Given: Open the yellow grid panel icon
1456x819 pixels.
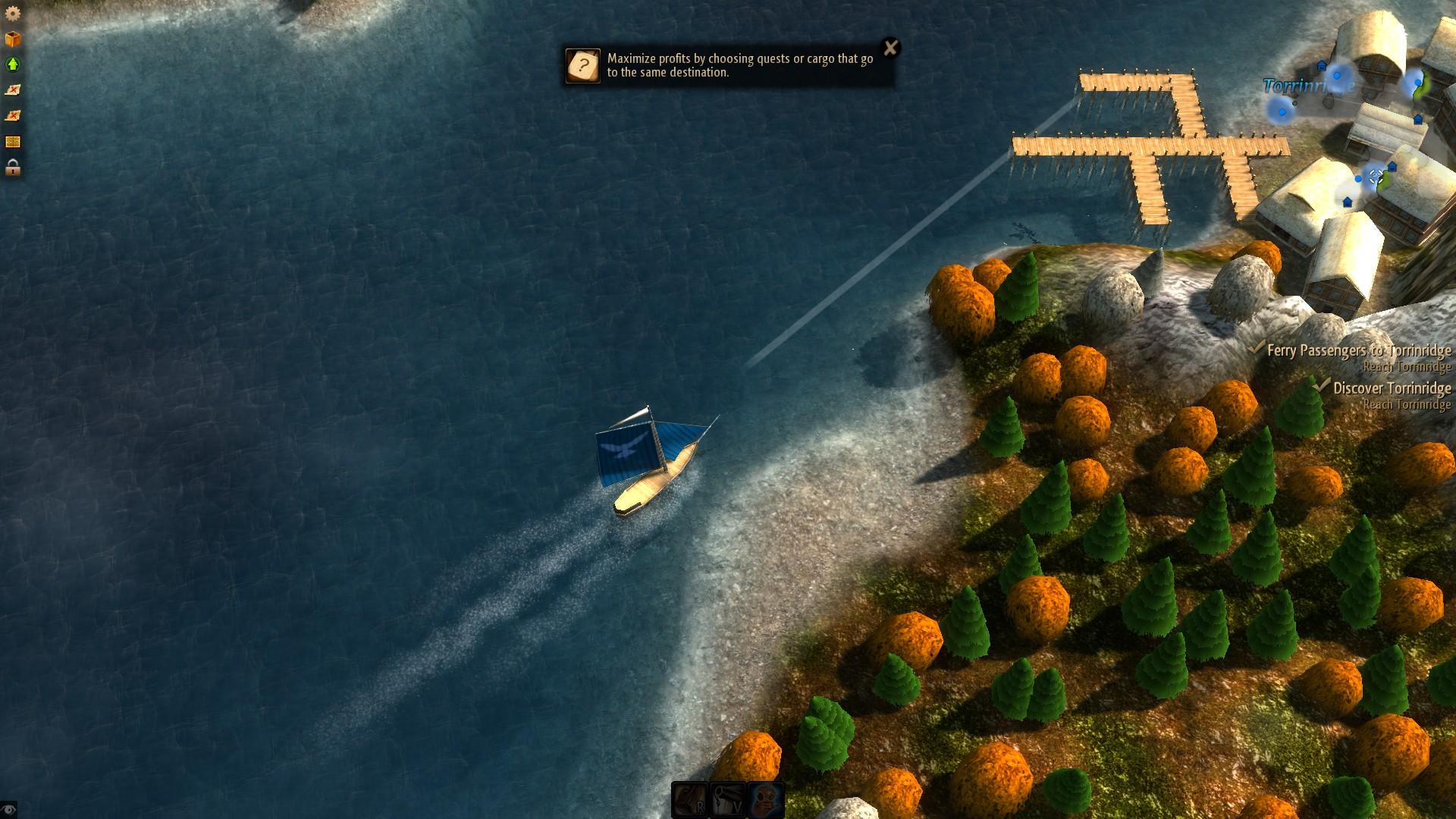Looking at the screenshot, I should pos(13,142).
